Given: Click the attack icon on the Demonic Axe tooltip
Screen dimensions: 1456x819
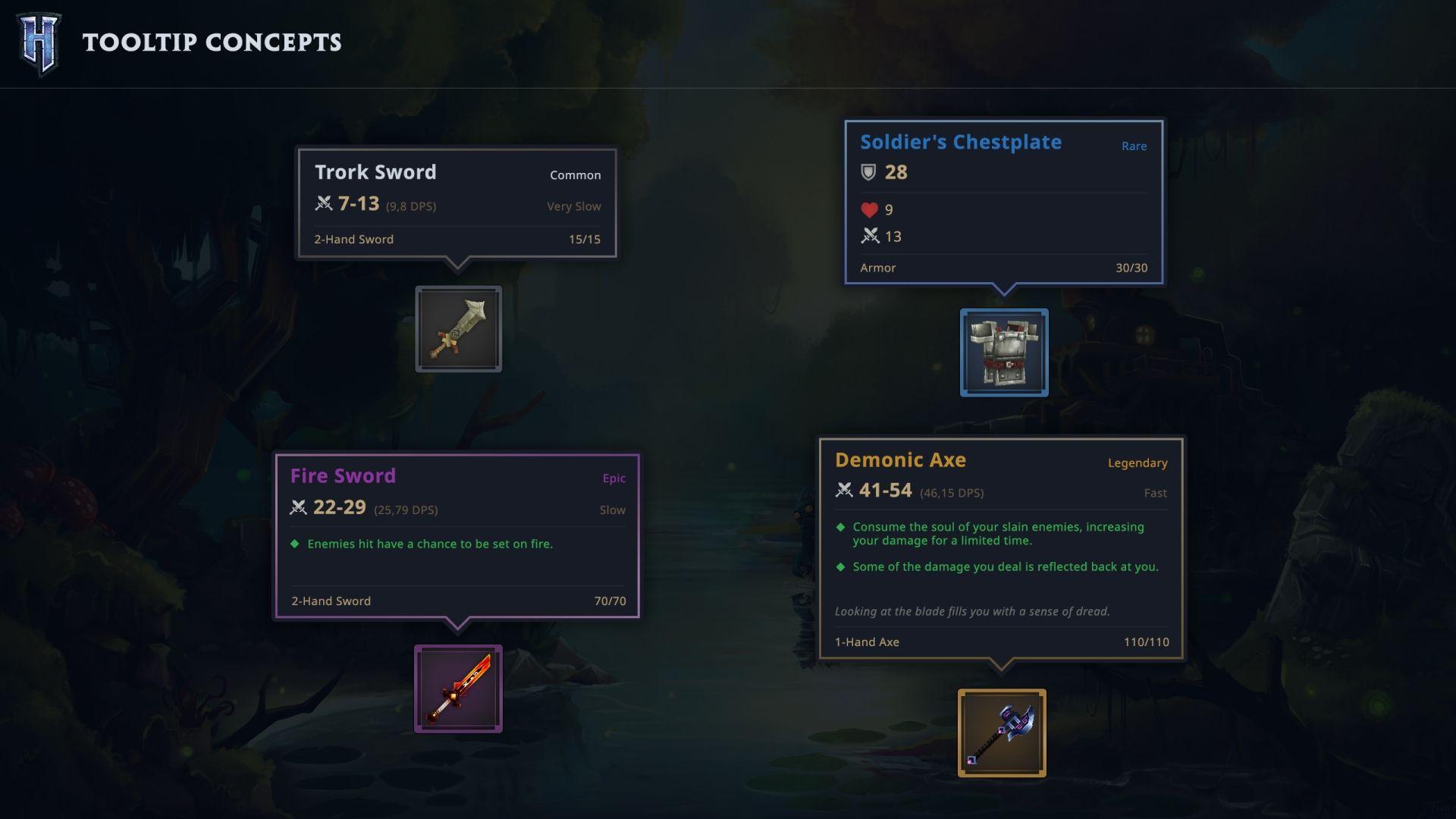Looking at the screenshot, I should [x=843, y=491].
